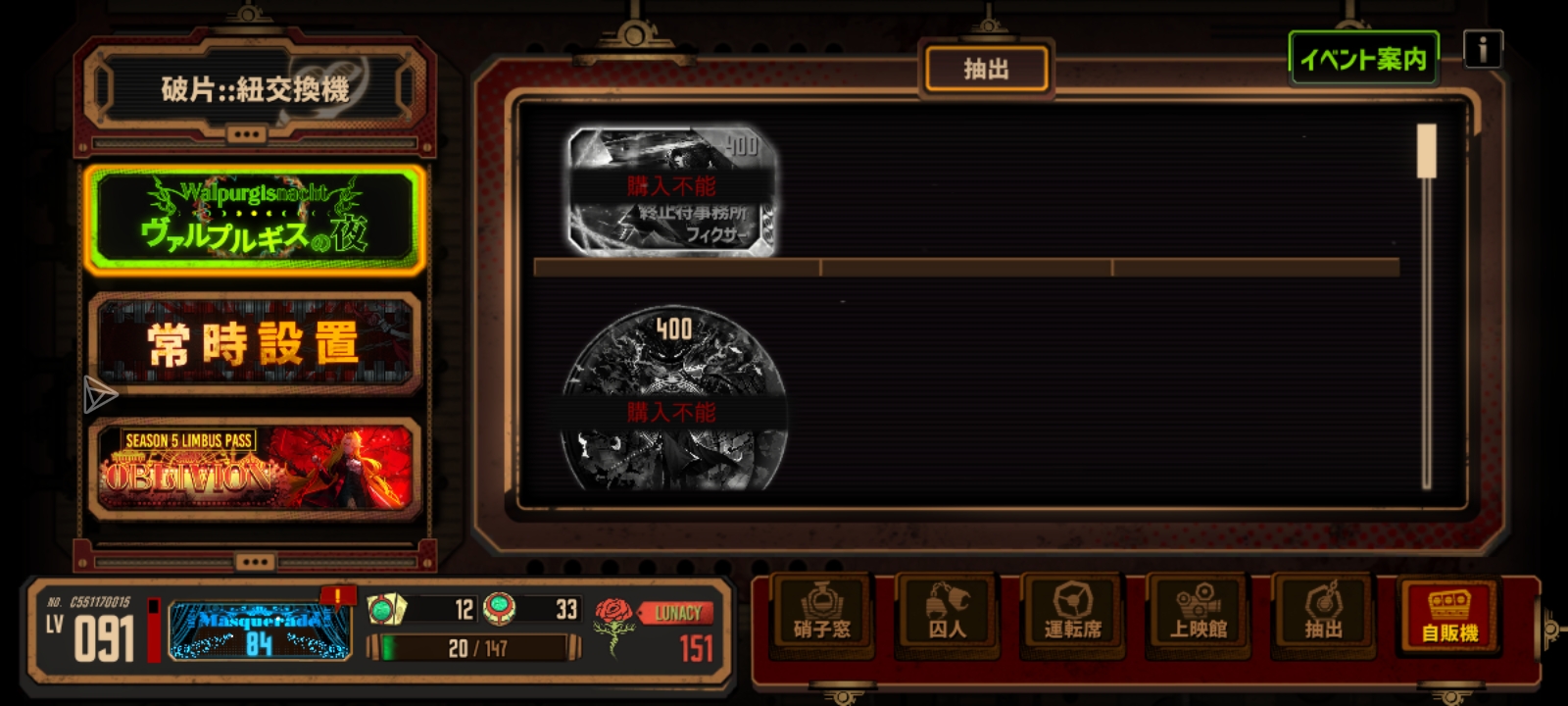1568x706 pixels.
Task: Open the 上映館 theater menu
Action: (1198, 613)
